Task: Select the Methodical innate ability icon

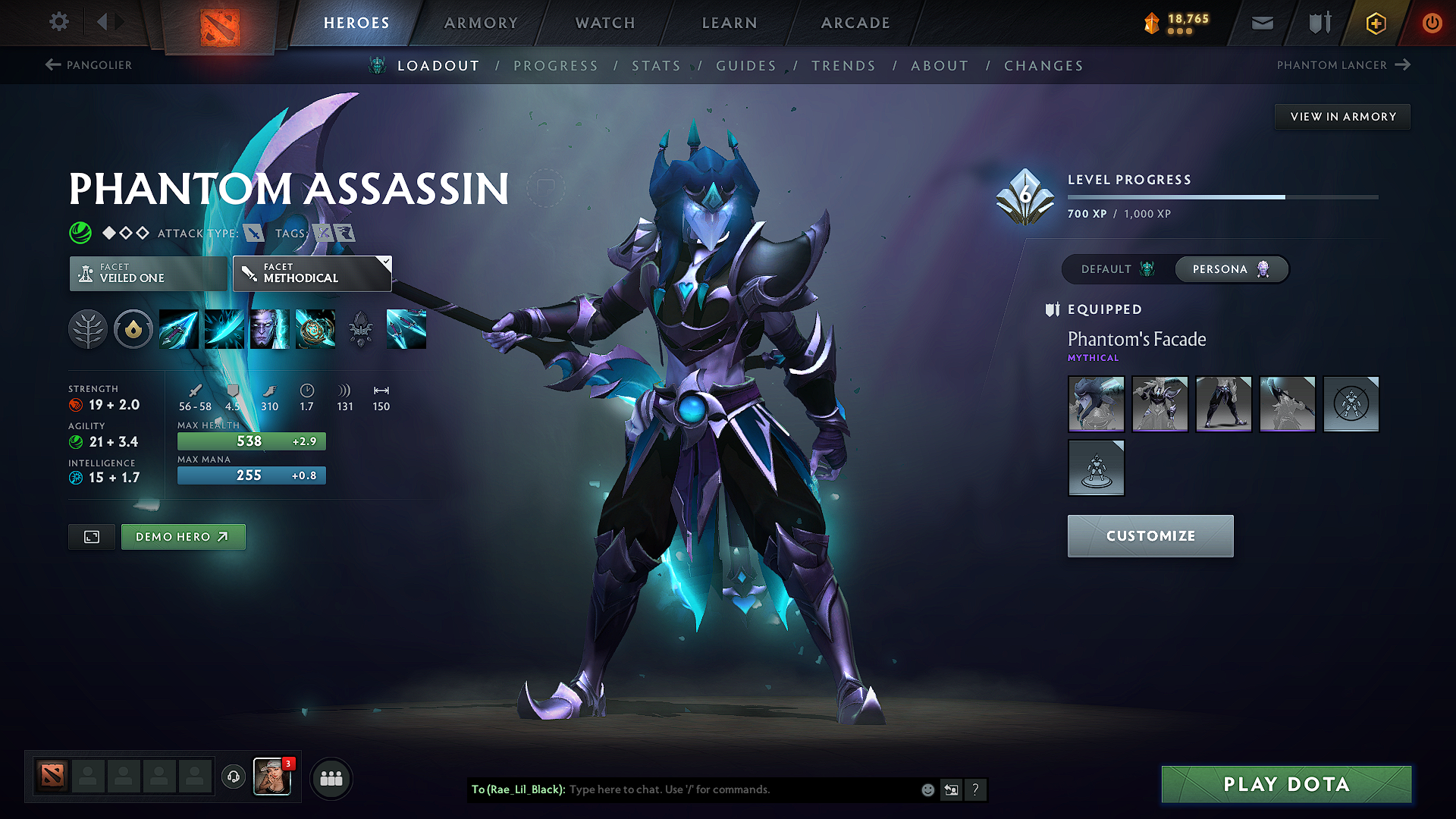Action: (x=133, y=329)
